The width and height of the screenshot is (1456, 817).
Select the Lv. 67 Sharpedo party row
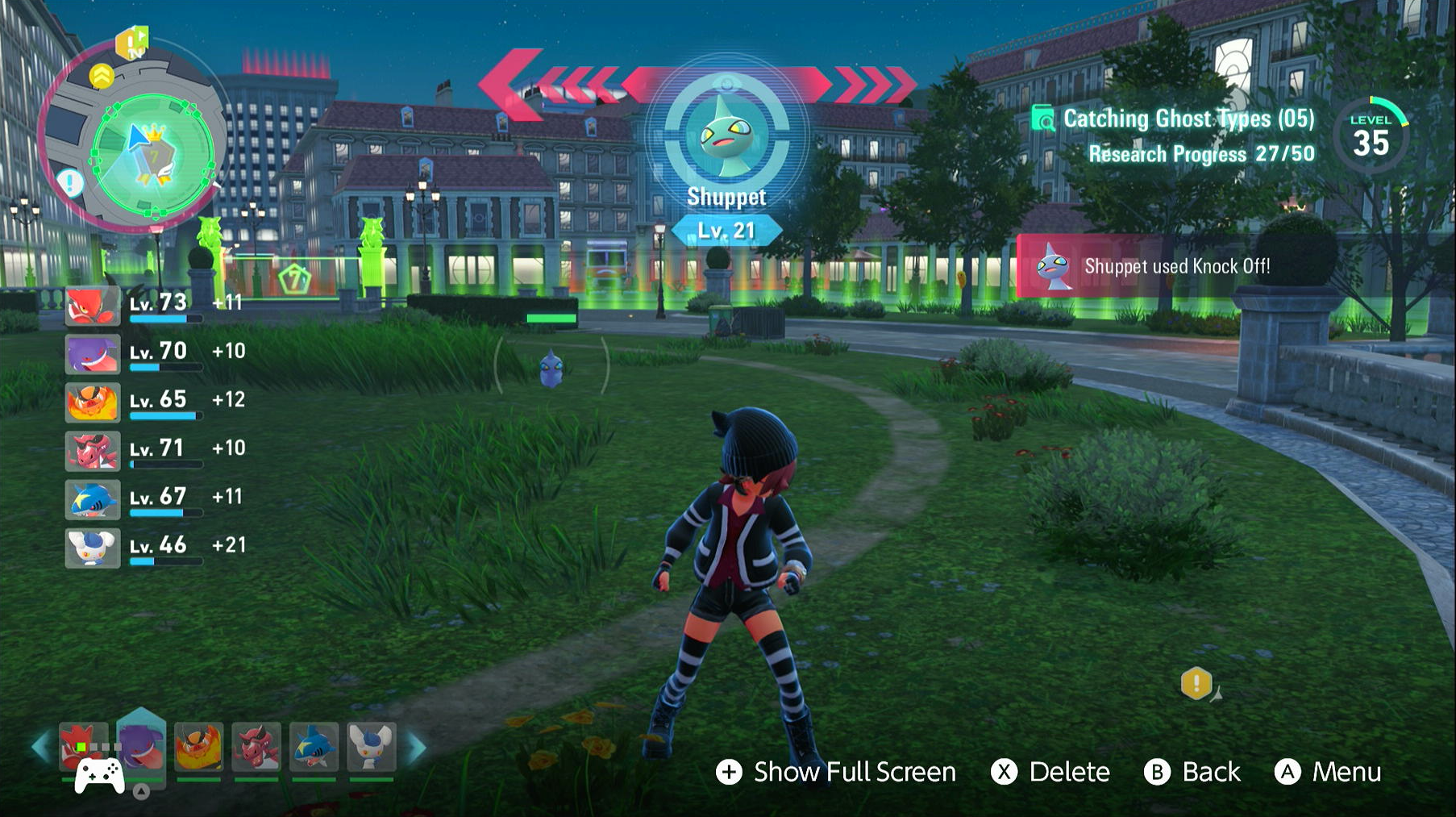(153, 498)
